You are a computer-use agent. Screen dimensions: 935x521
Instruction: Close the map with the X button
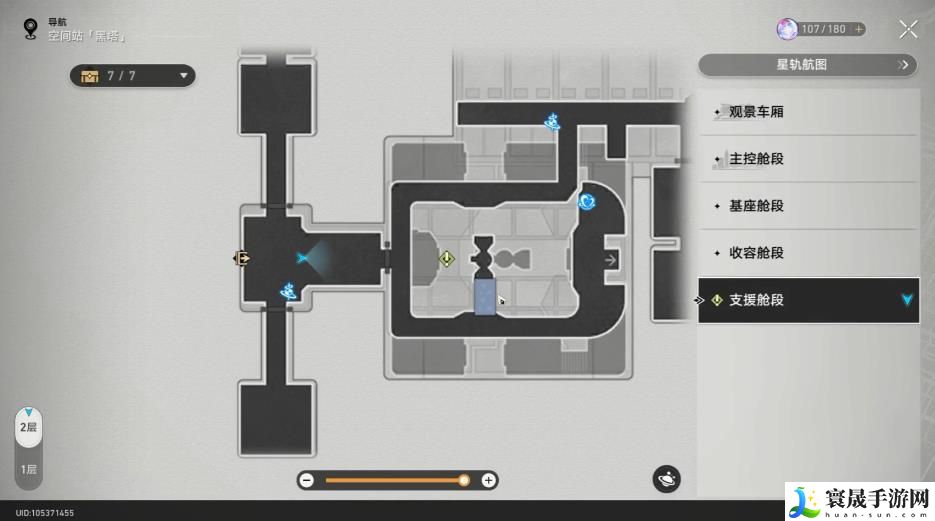[908, 29]
